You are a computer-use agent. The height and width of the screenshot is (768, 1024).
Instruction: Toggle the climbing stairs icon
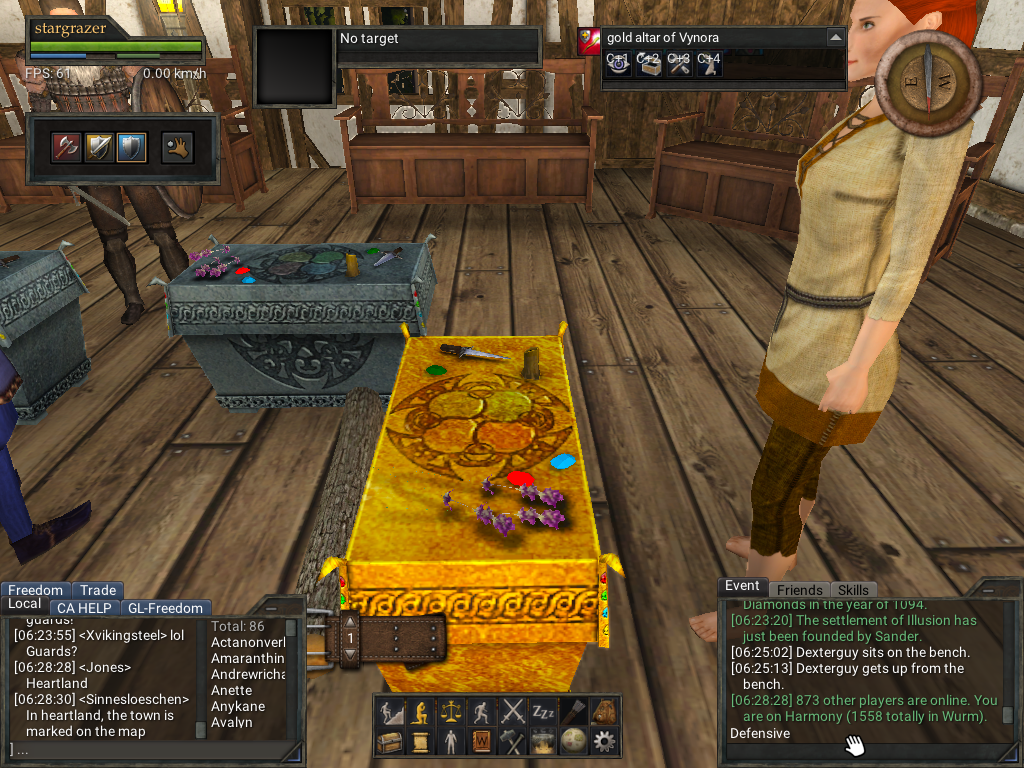(x=389, y=712)
